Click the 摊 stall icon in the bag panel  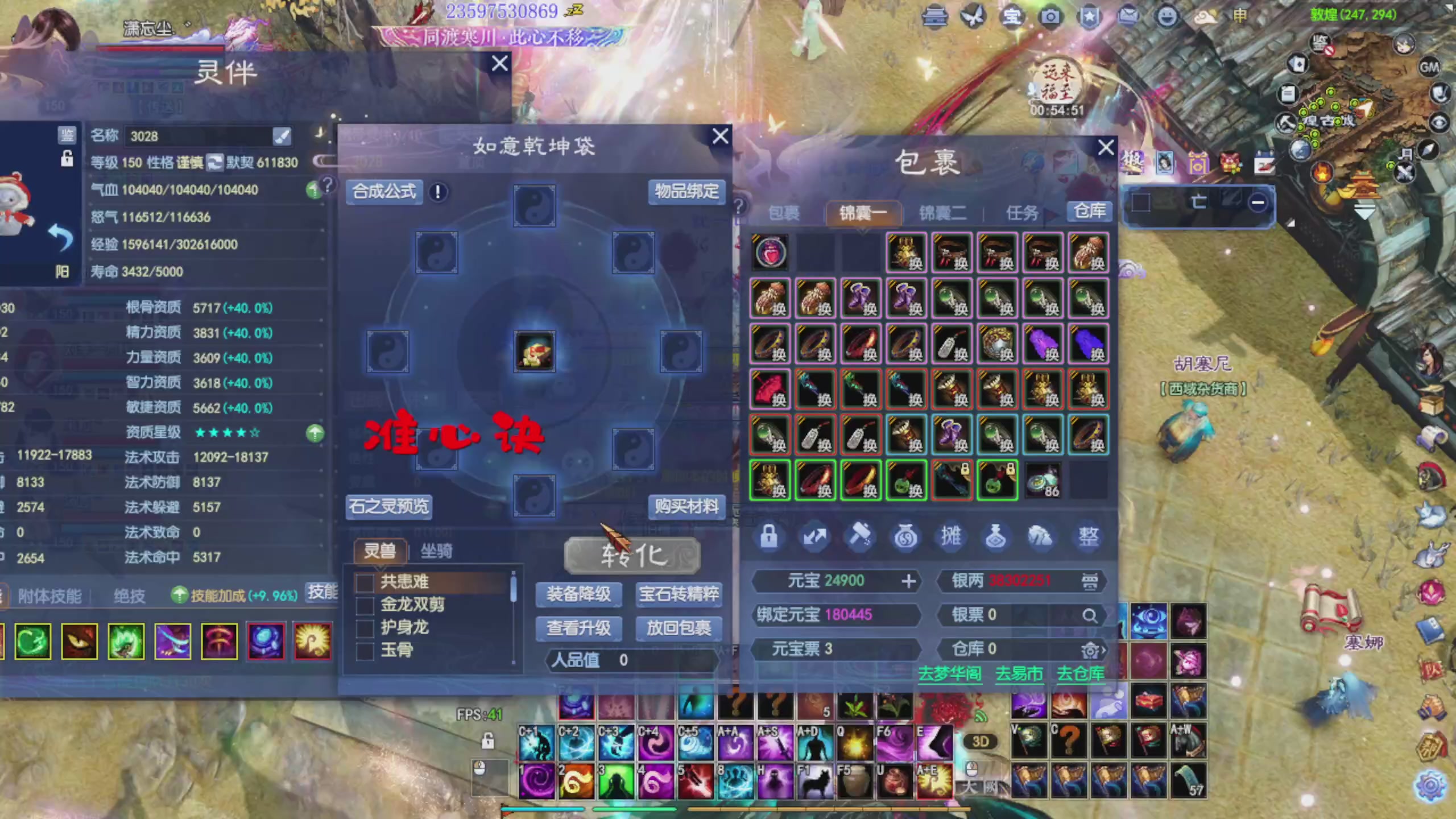click(952, 536)
